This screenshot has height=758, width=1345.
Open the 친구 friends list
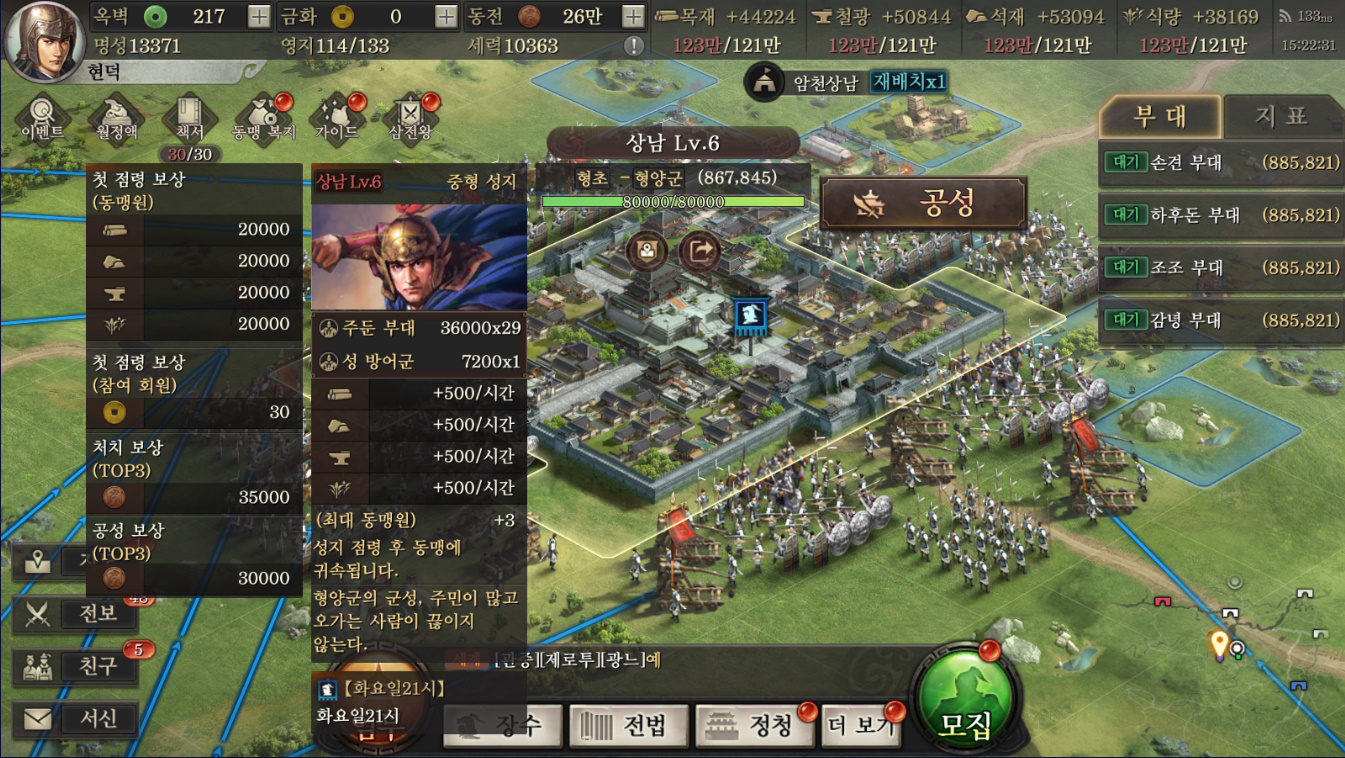tap(76, 666)
